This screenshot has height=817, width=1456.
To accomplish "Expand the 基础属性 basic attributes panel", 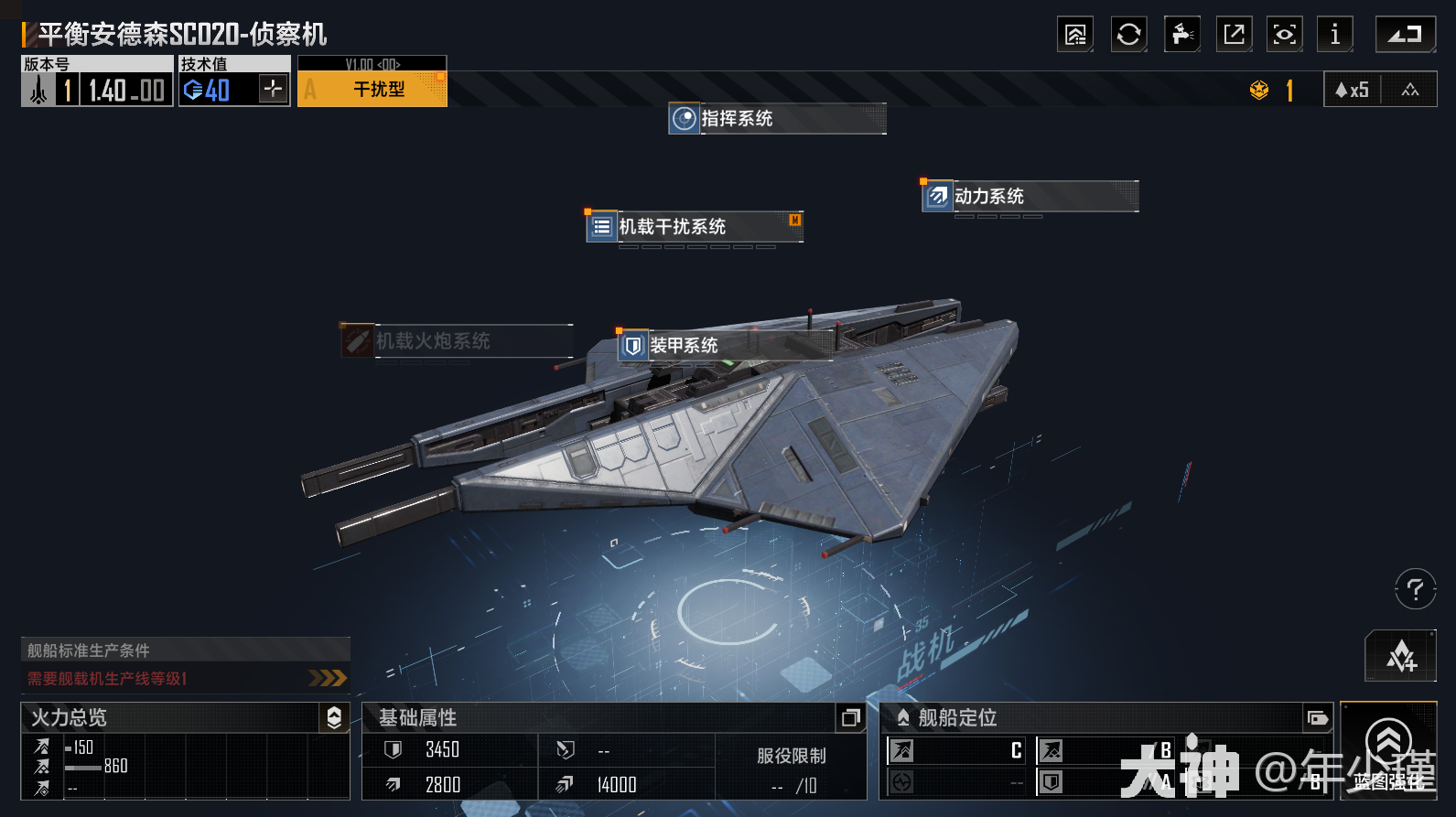I will click(x=850, y=718).
